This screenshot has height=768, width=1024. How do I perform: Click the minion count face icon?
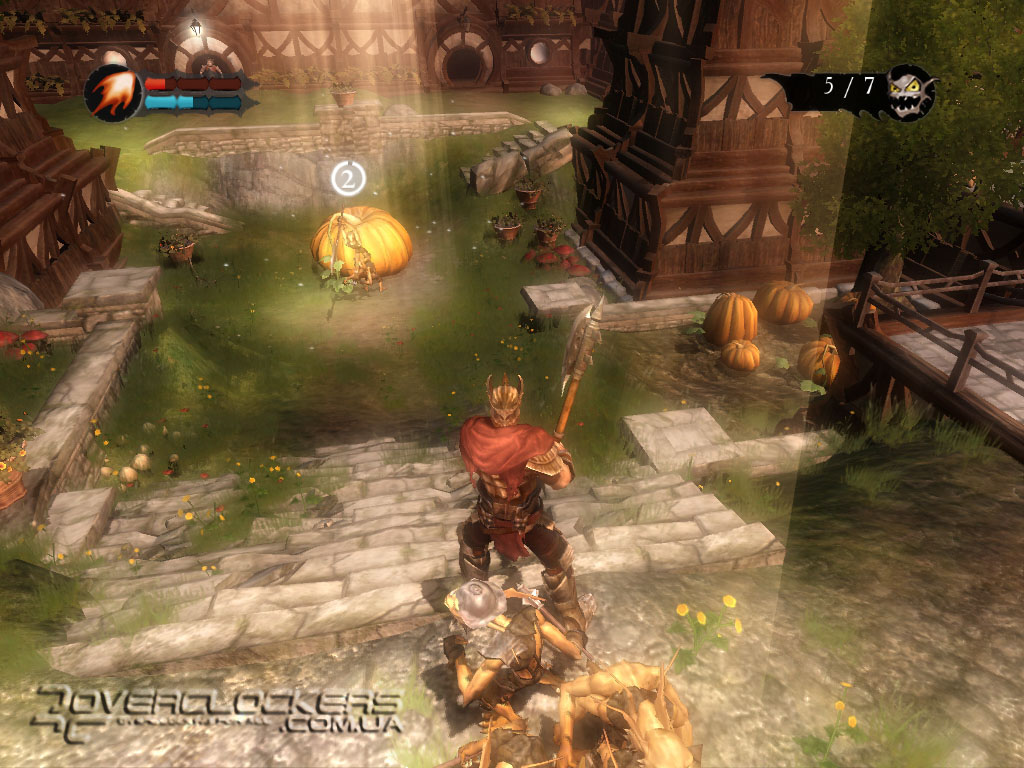click(x=910, y=91)
